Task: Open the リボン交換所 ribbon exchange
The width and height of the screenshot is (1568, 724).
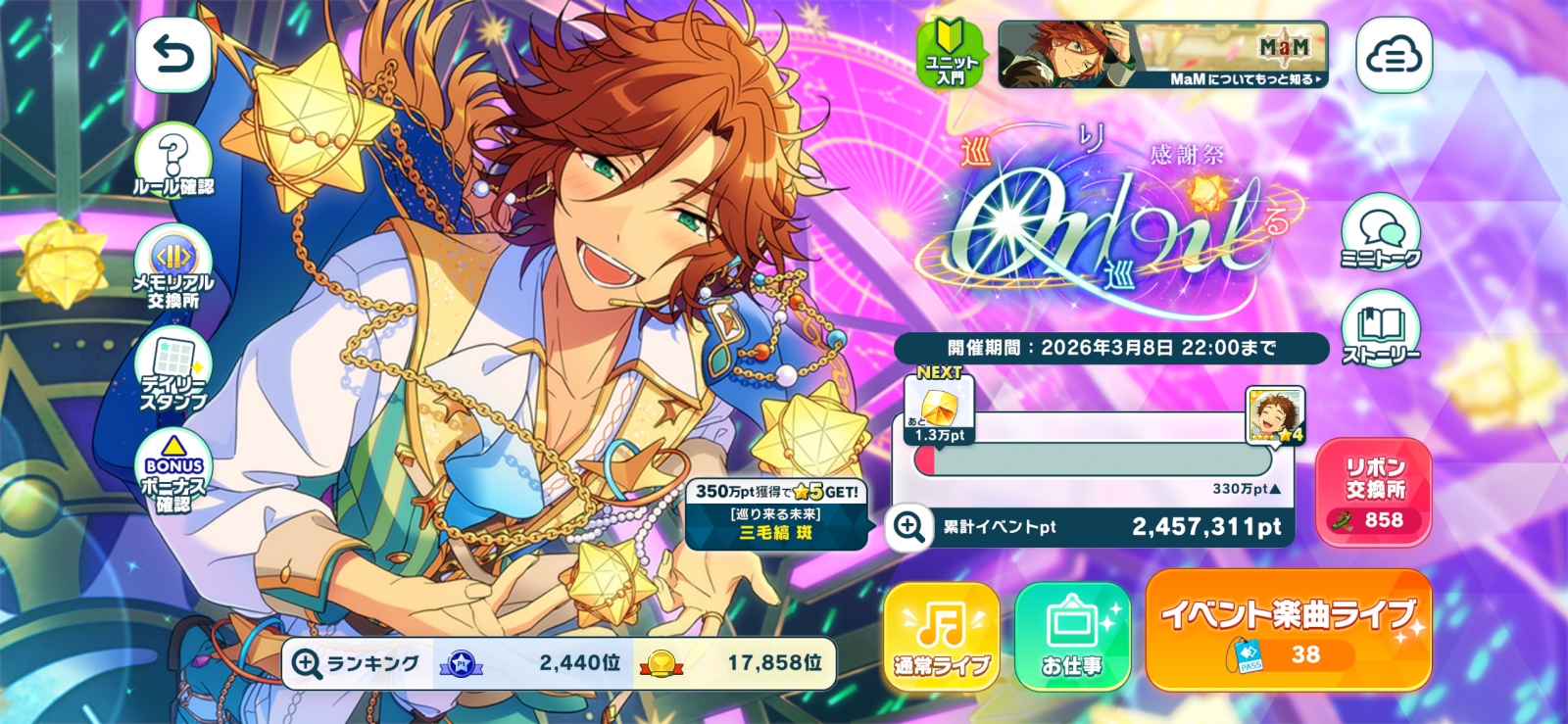Action: [x=1374, y=491]
